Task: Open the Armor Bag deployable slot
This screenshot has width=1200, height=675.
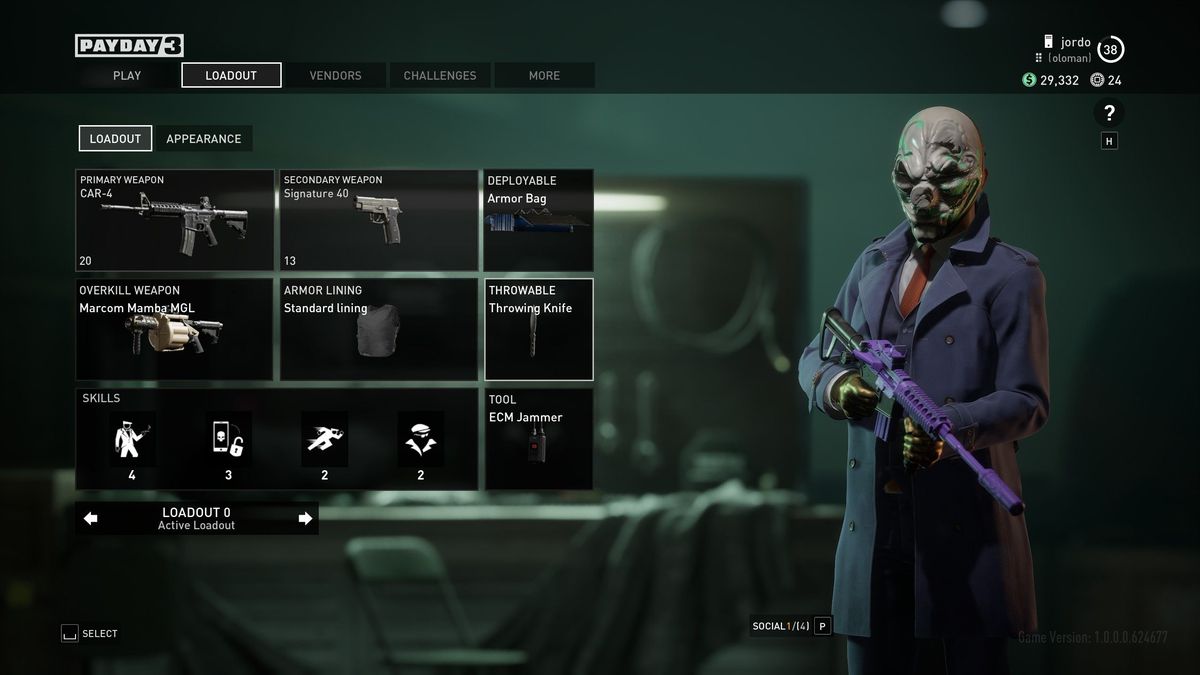Action: [538, 220]
